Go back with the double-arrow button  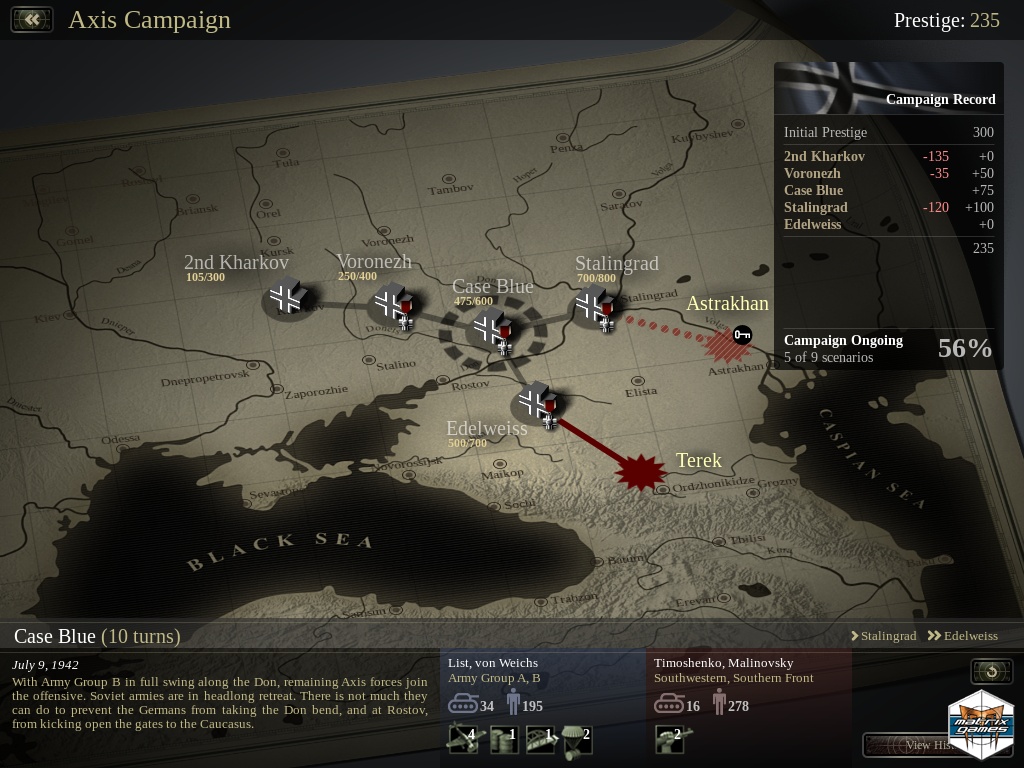point(32,20)
